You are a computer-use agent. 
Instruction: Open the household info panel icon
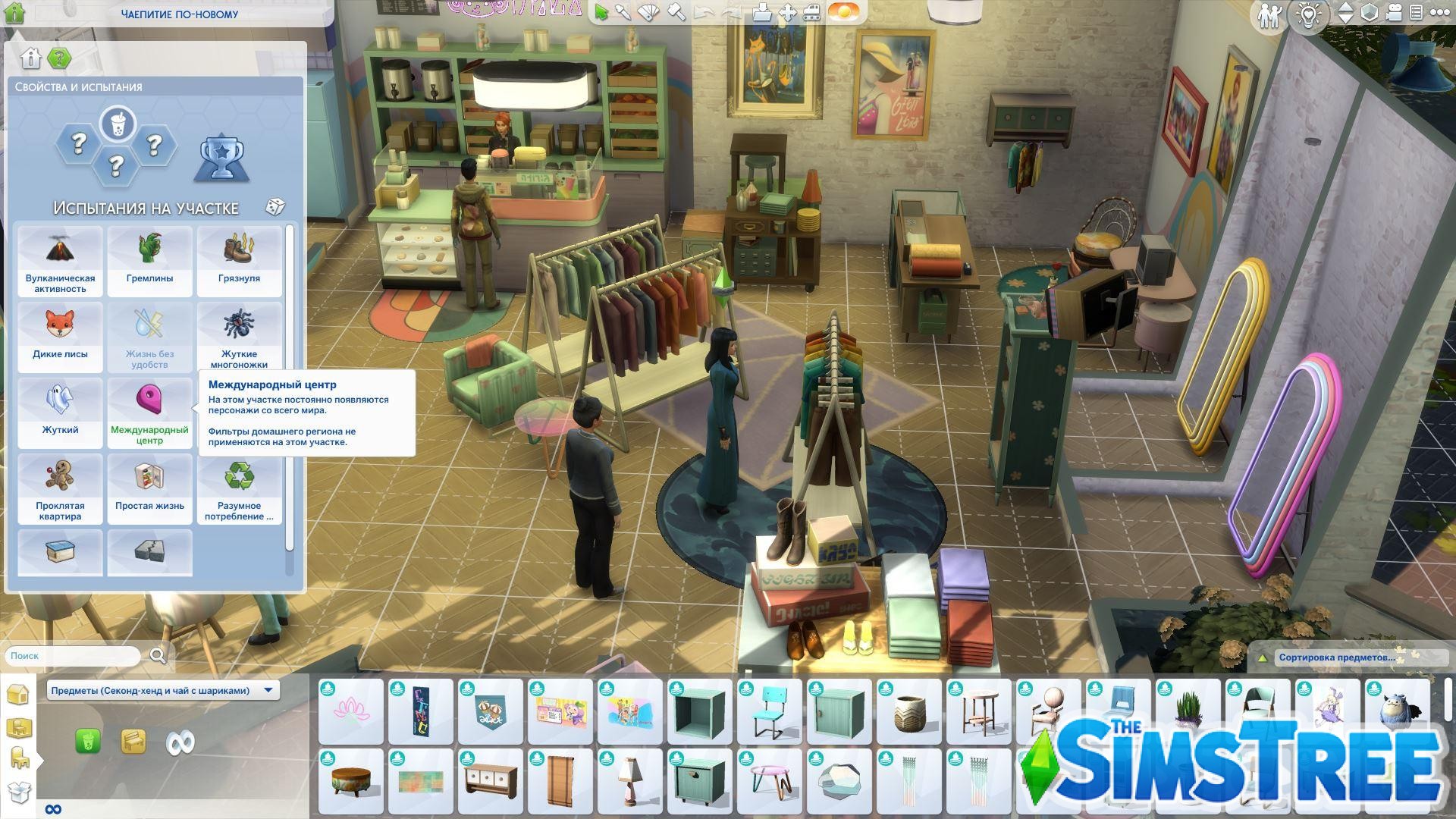point(1416,13)
